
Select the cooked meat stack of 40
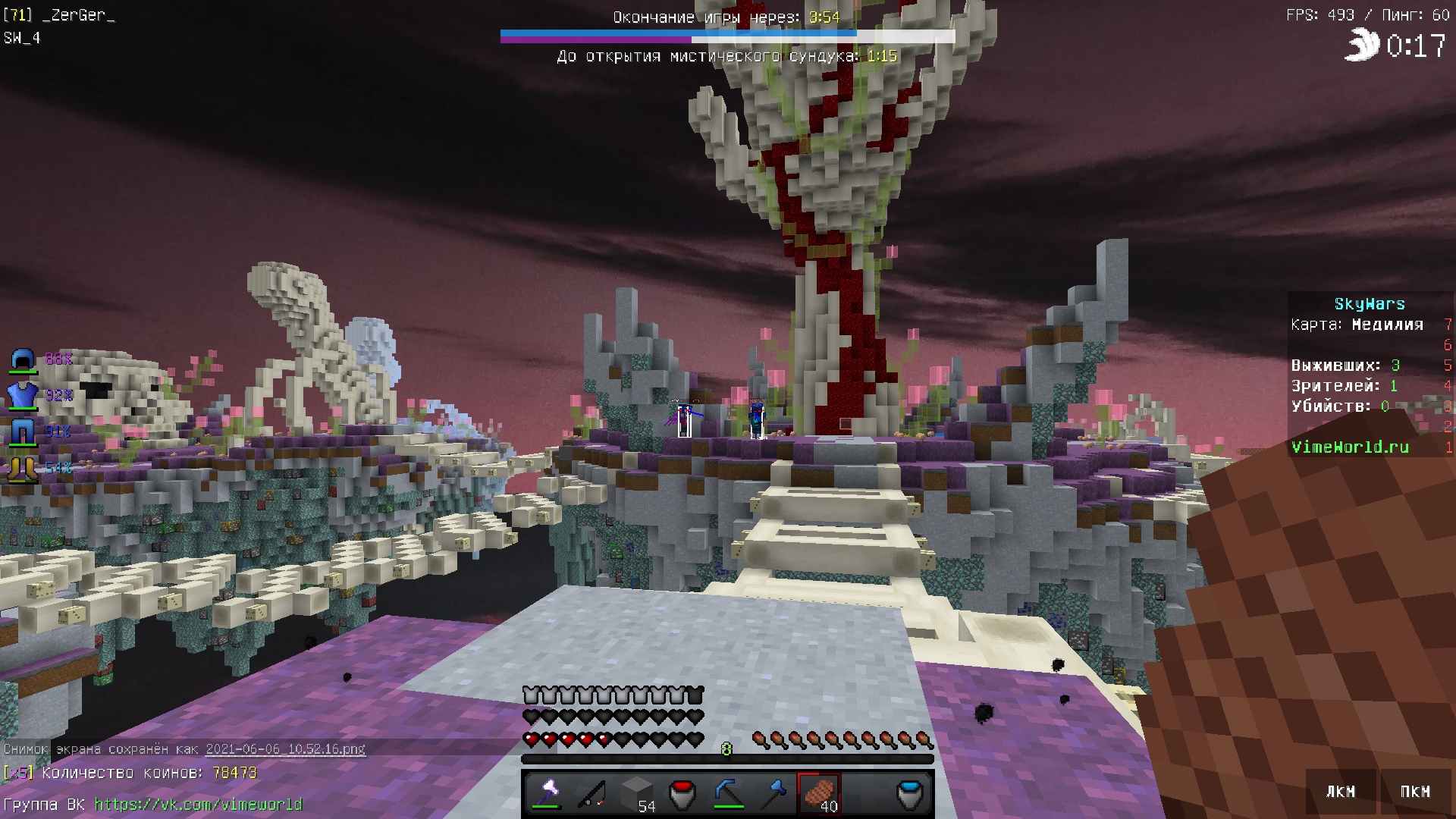(819, 793)
